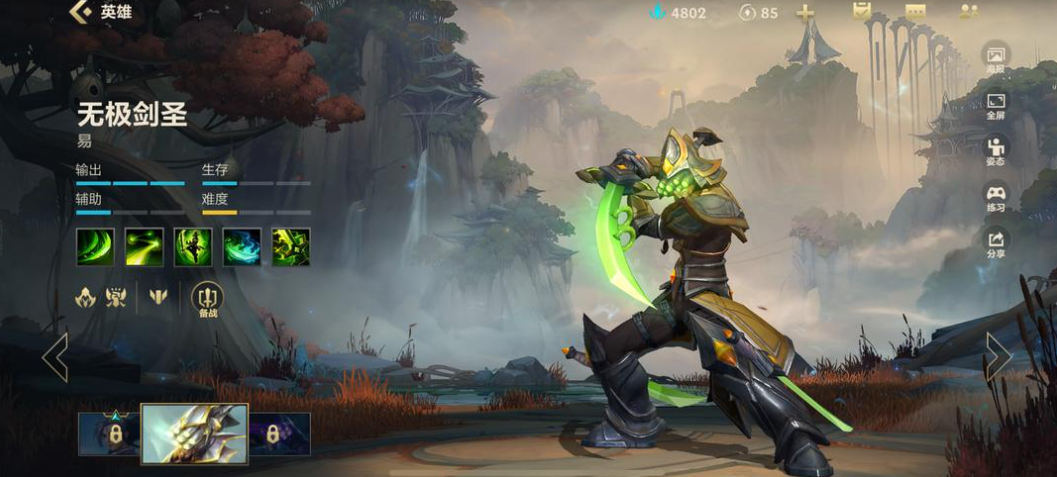Image resolution: width=1057 pixels, height=477 pixels.
Task: Select the meditating figure ability icon
Action: [x=192, y=246]
